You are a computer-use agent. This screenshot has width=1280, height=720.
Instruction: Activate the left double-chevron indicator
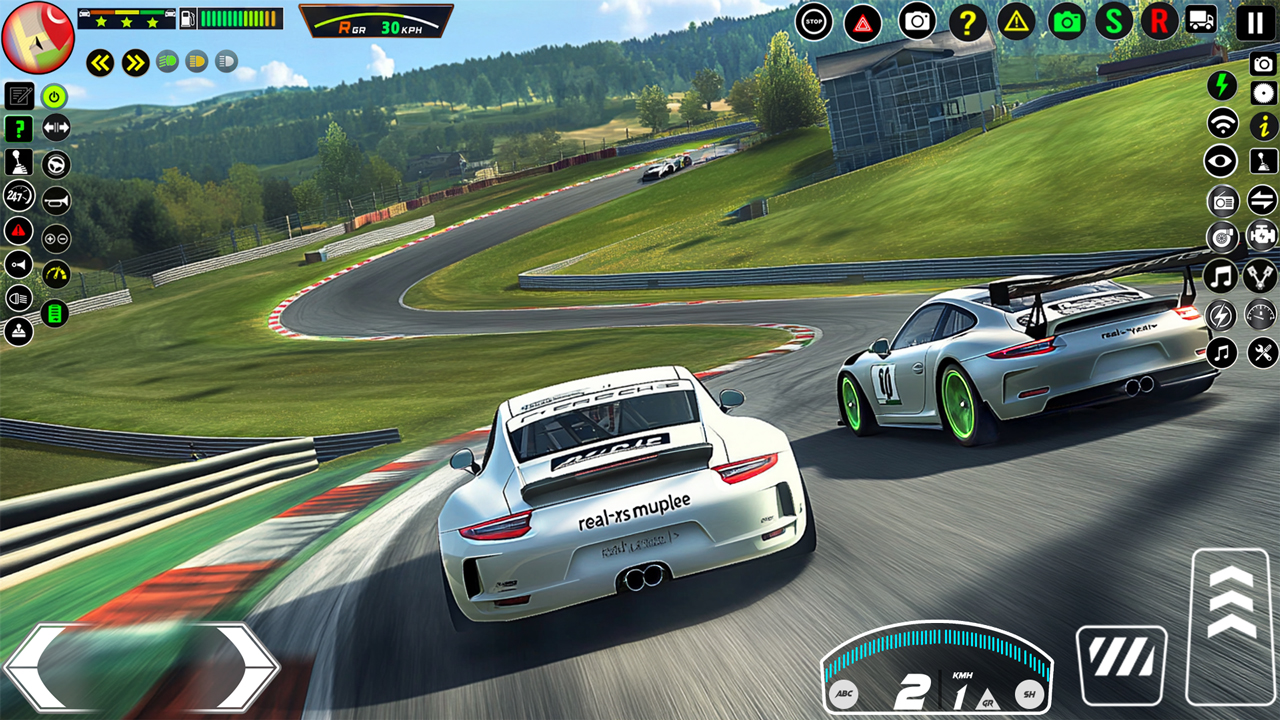coord(99,63)
